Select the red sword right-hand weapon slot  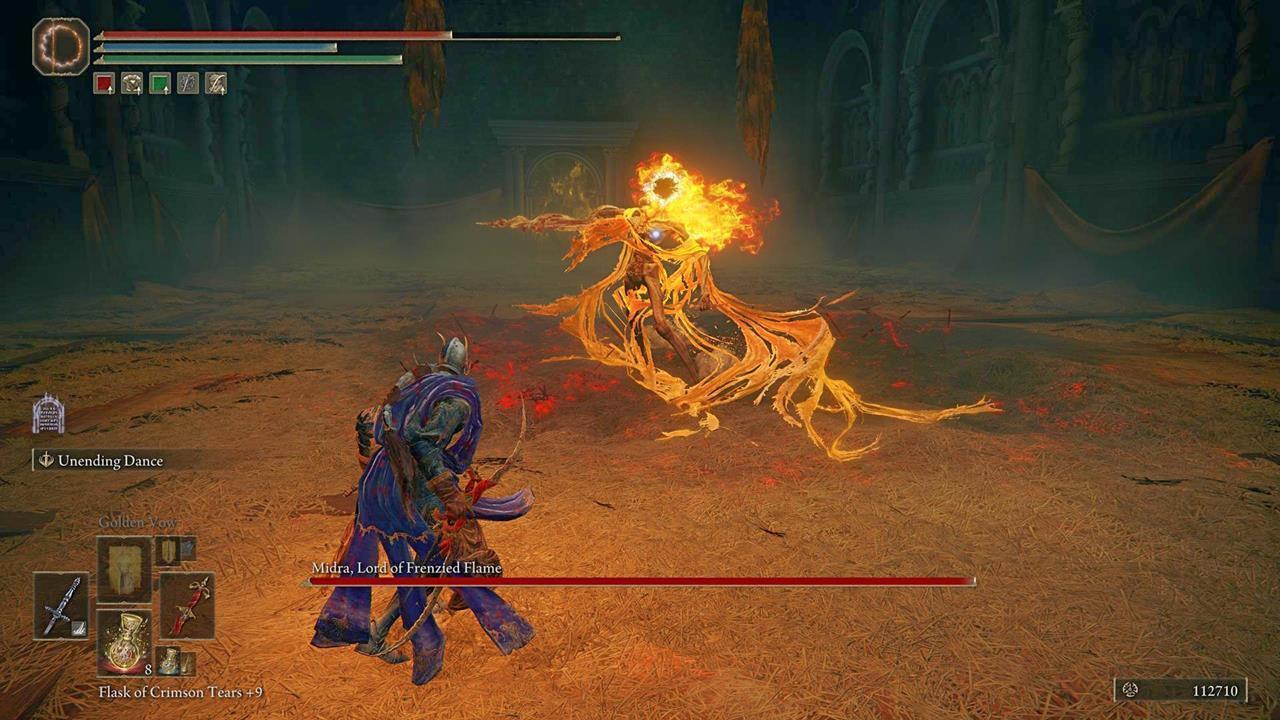[x=188, y=607]
